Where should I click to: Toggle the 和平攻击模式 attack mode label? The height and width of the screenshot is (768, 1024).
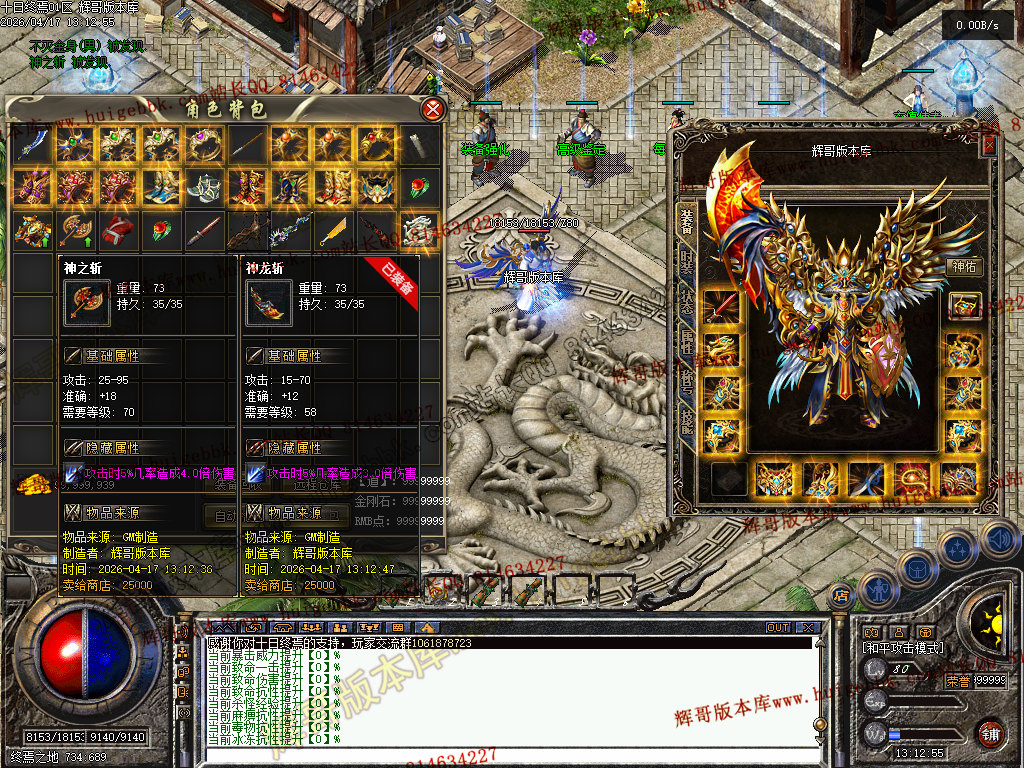(903, 648)
